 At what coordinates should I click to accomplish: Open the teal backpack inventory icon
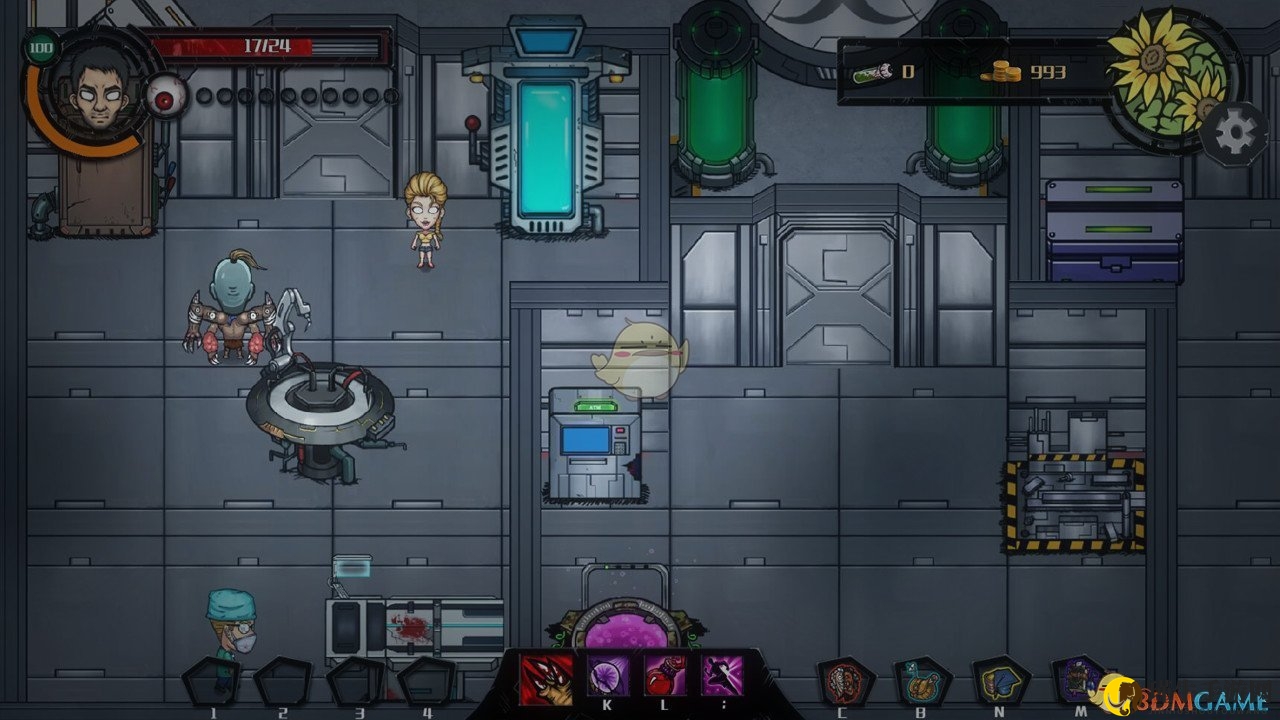(920, 681)
